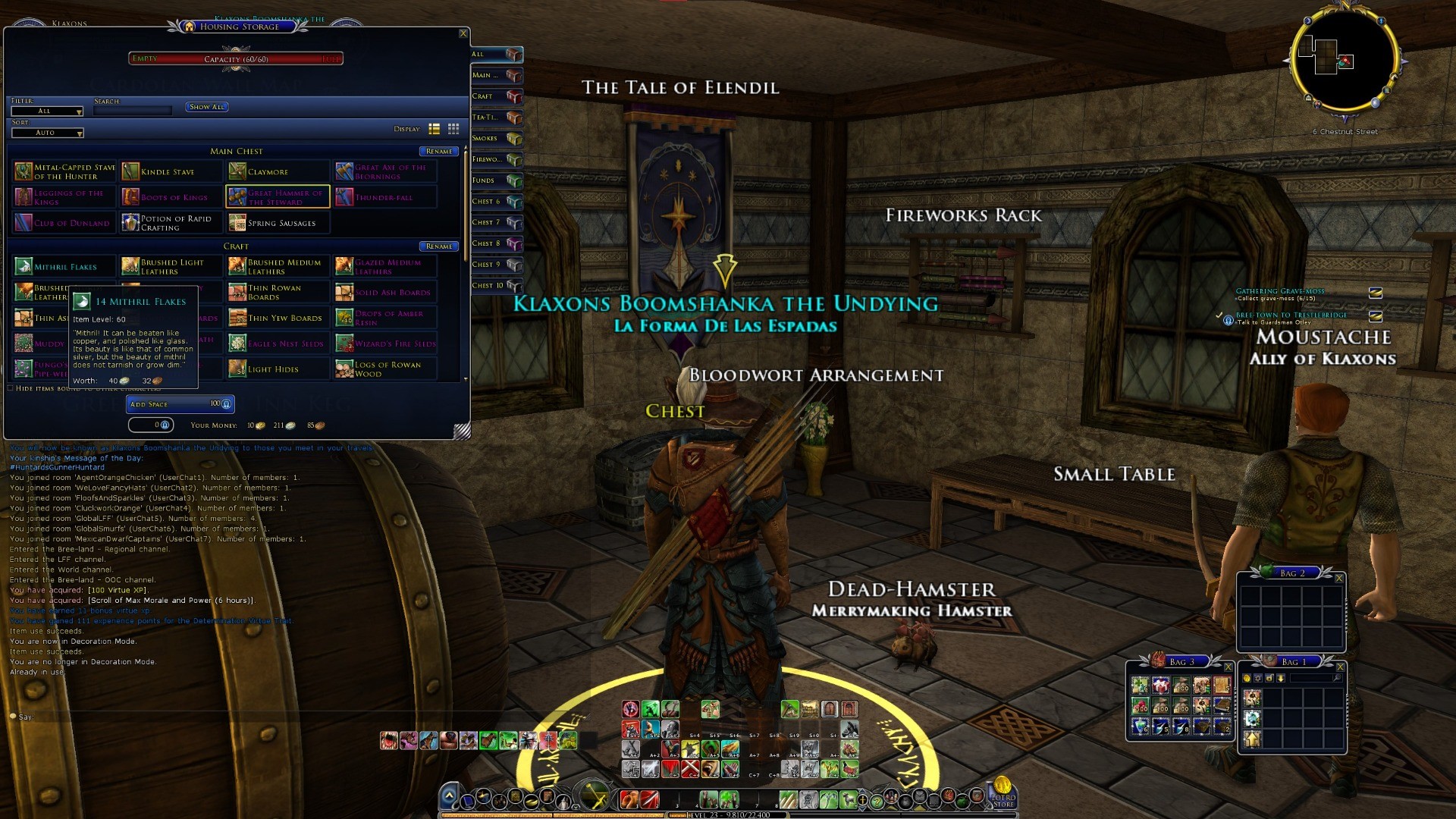This screenshot has height=819, width=1456.
Task: Switch storage display to grid view
Action: [453, 129]
